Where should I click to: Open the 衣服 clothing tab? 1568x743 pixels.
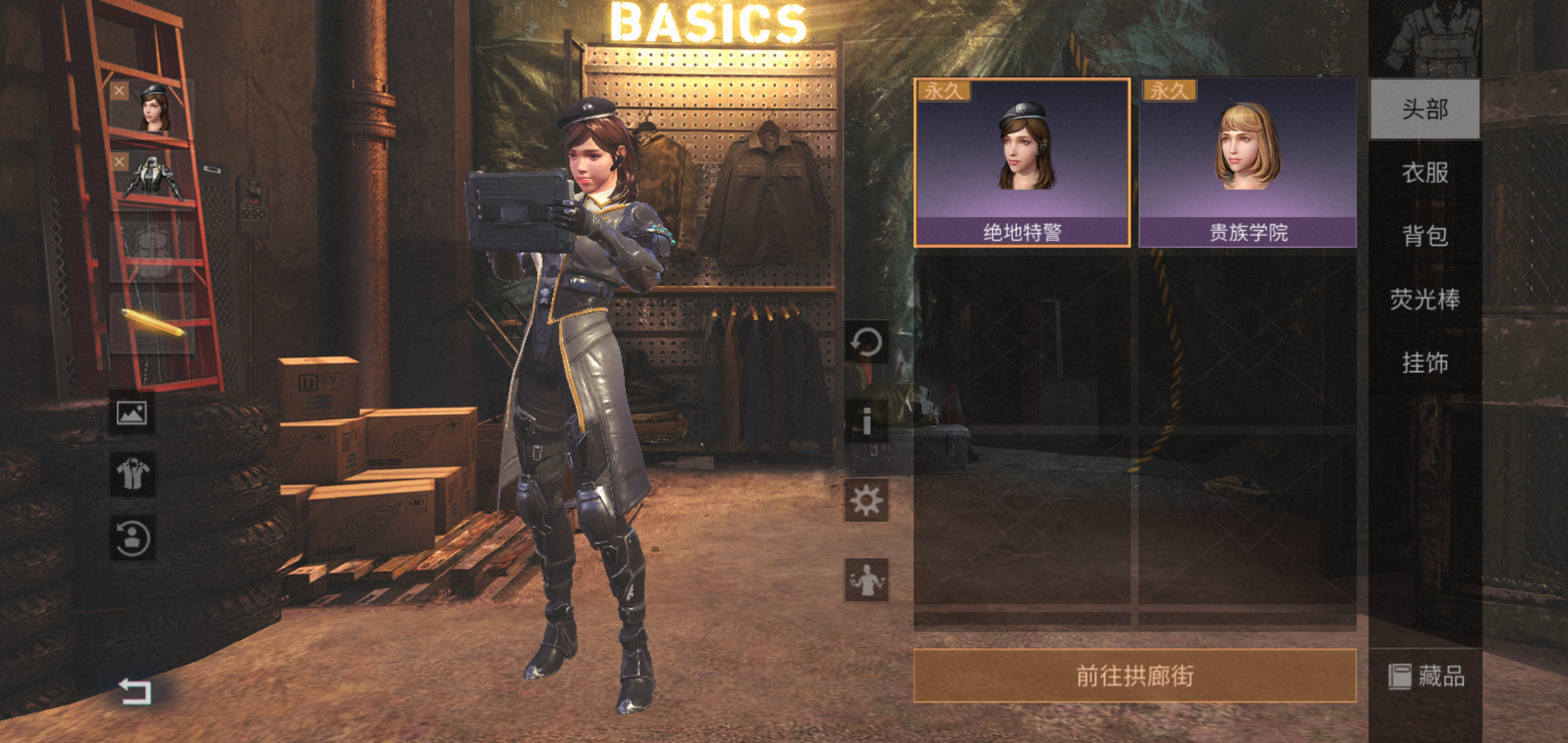pos(1425,173)
